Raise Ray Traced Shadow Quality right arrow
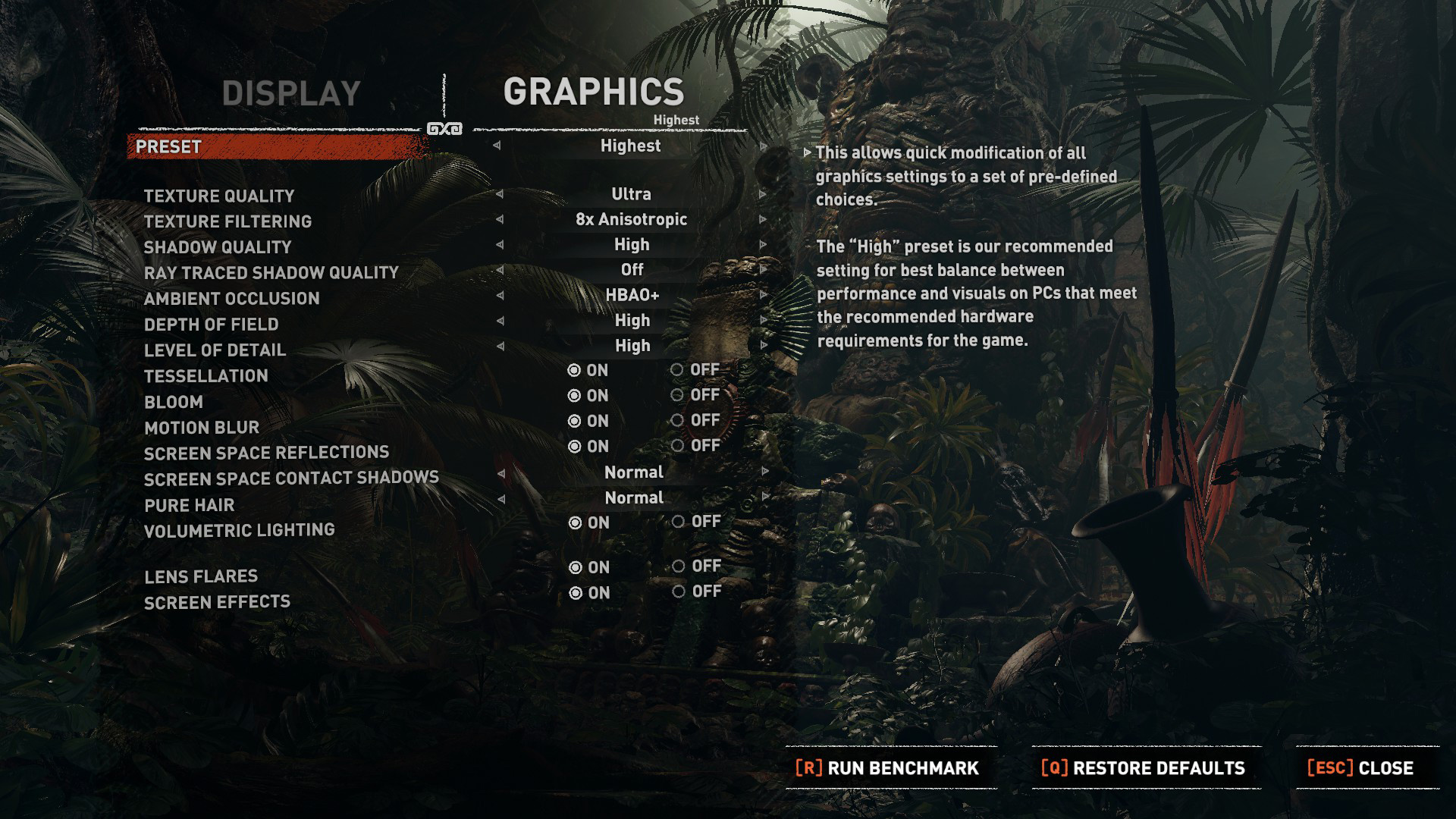 click(763, 270)
